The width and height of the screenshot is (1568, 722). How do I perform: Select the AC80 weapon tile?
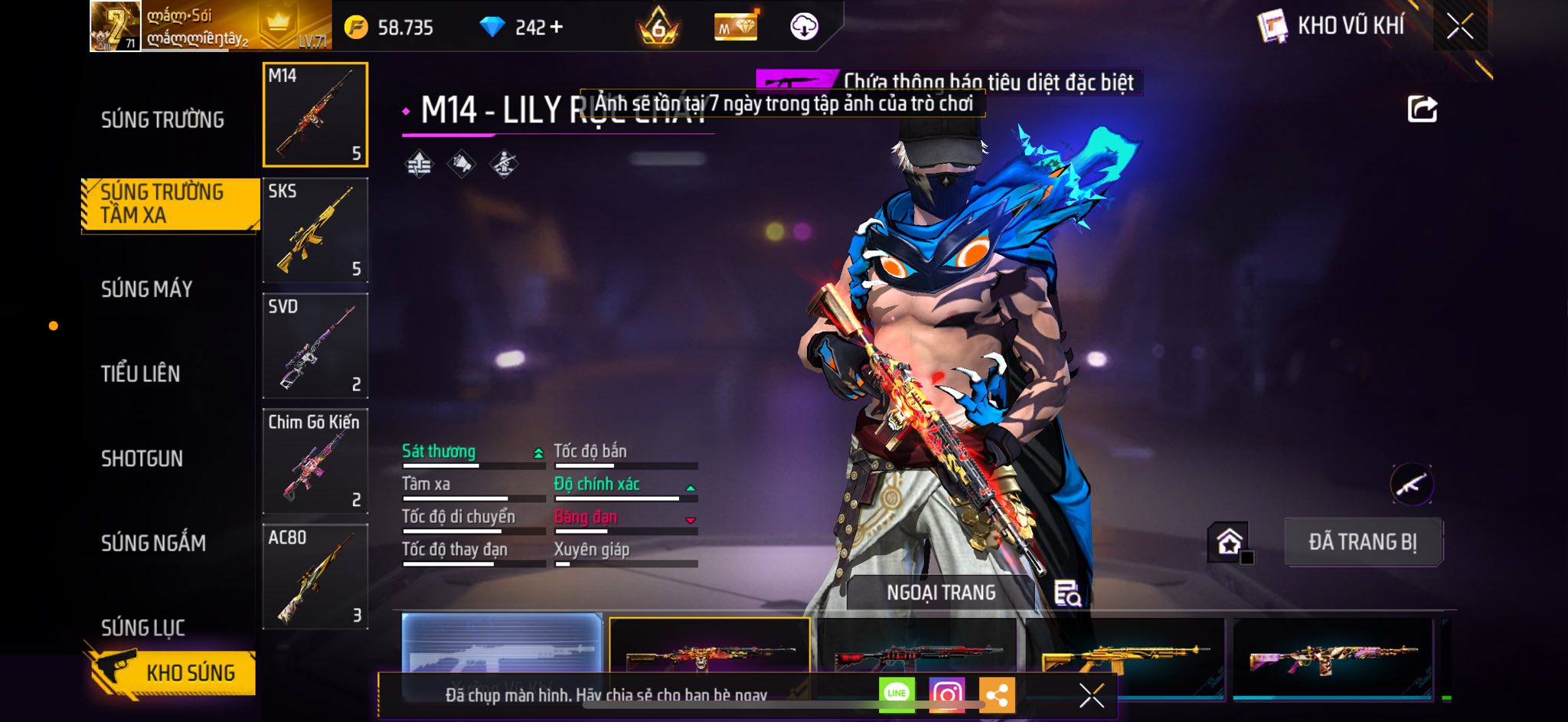(x=315, y=577)
